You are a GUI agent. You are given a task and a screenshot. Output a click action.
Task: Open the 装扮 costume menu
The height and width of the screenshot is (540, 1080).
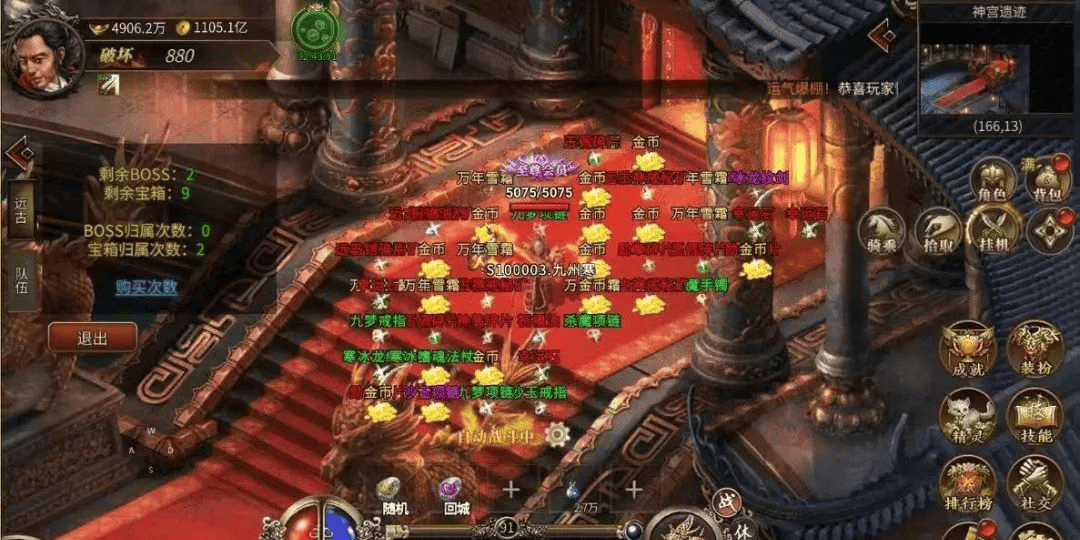tap(1034, 352)
